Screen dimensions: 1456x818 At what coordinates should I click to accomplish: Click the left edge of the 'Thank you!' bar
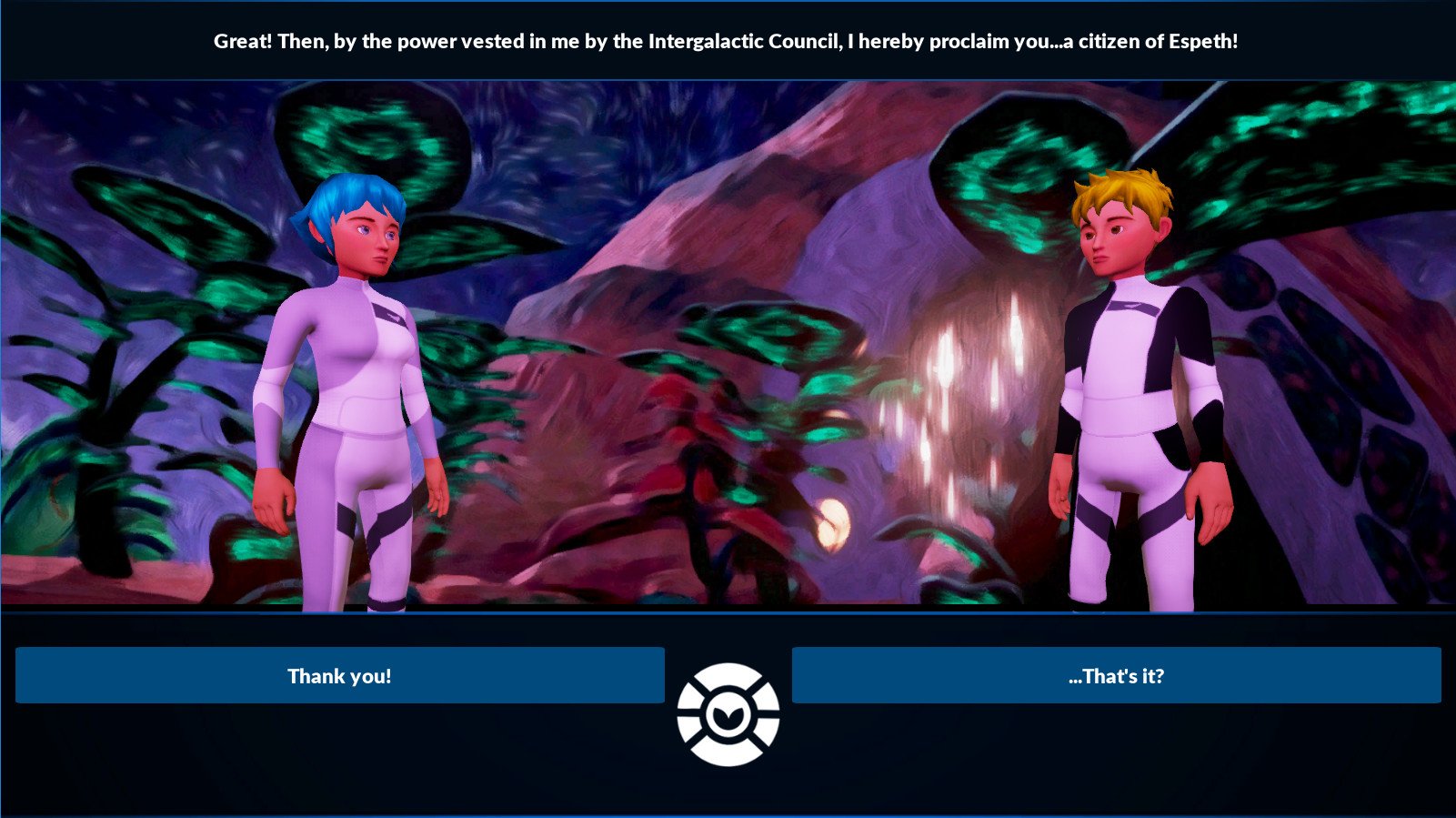click(23, 676)
